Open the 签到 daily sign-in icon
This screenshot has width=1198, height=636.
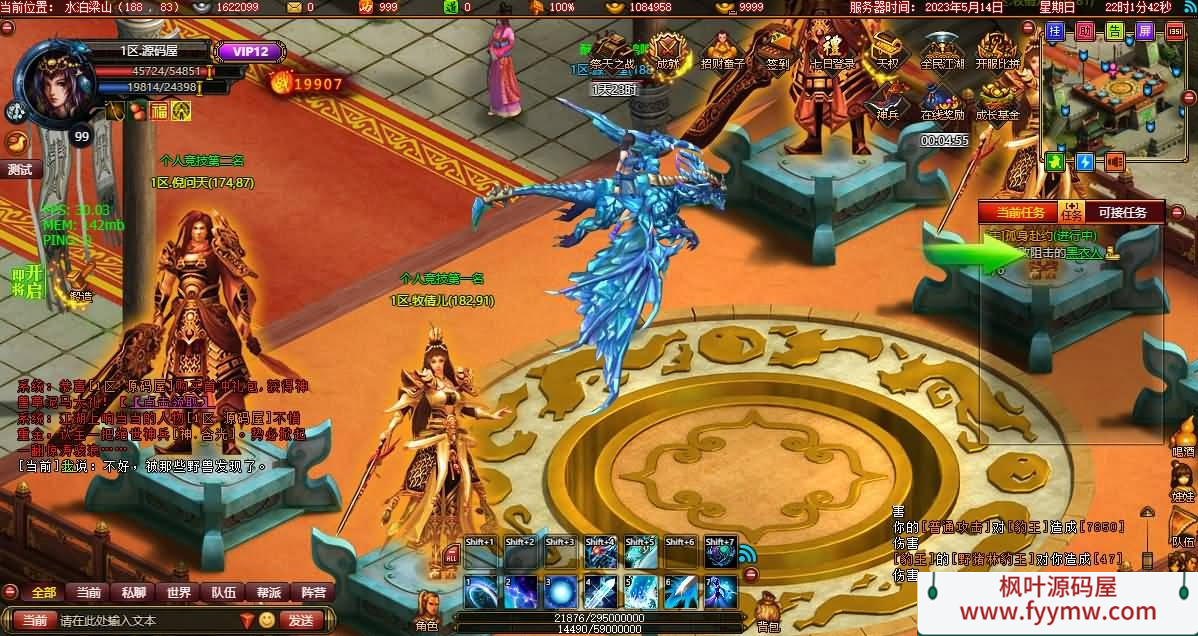click(x=776, y=50)
